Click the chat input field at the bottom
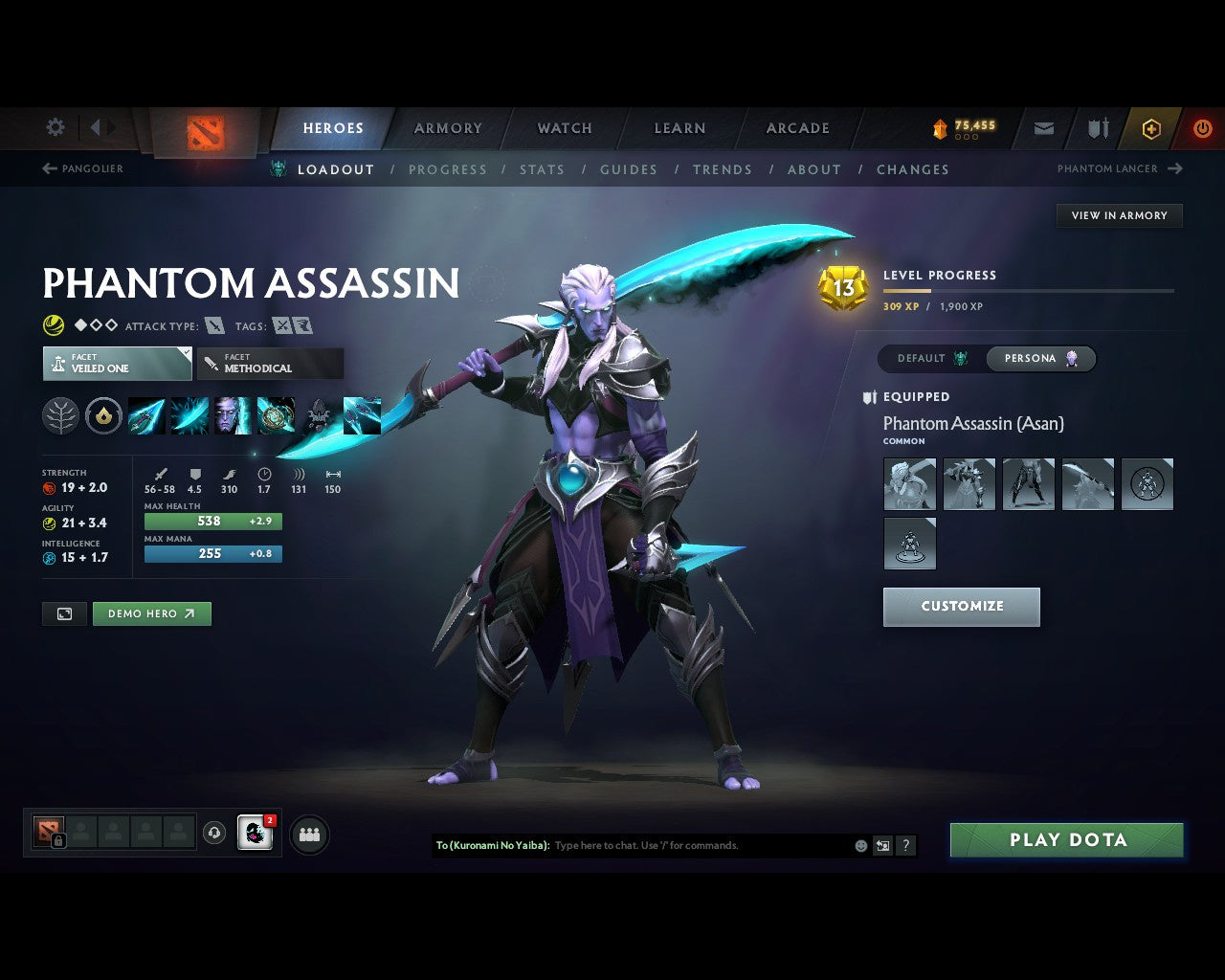The height and width of the screenshot is (980, 1225). coord(670,845)
